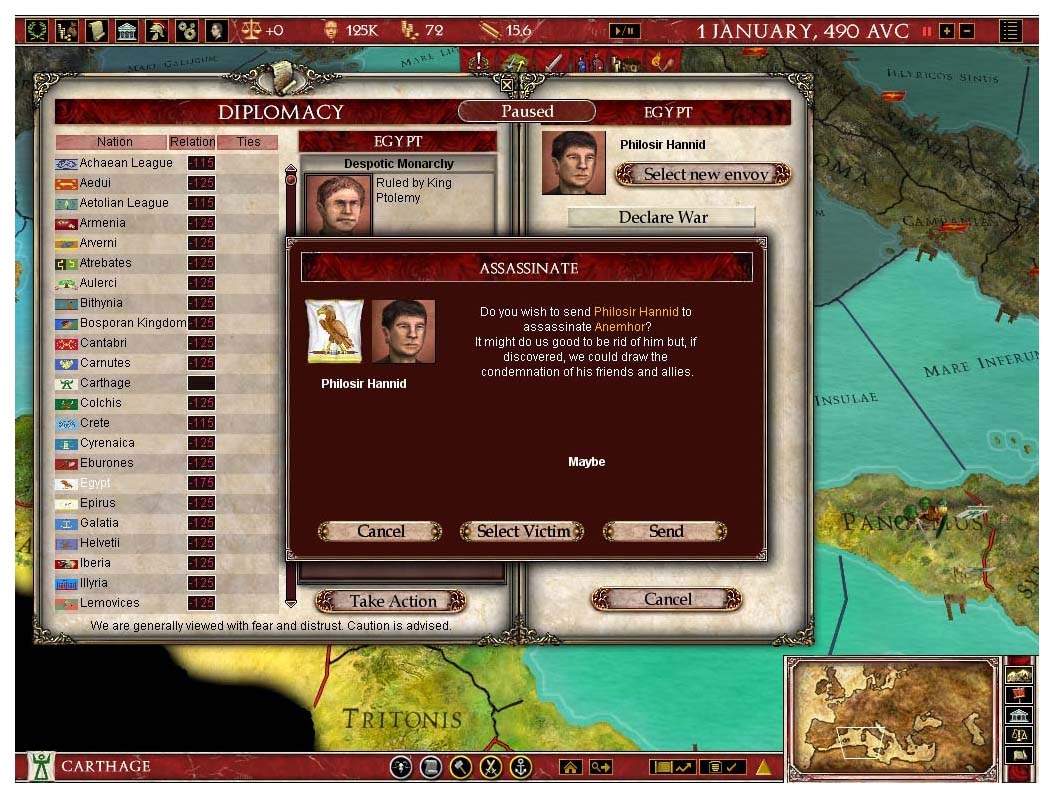Select Achaean League in the nation list
The image size is (1054, 798).
125,163
